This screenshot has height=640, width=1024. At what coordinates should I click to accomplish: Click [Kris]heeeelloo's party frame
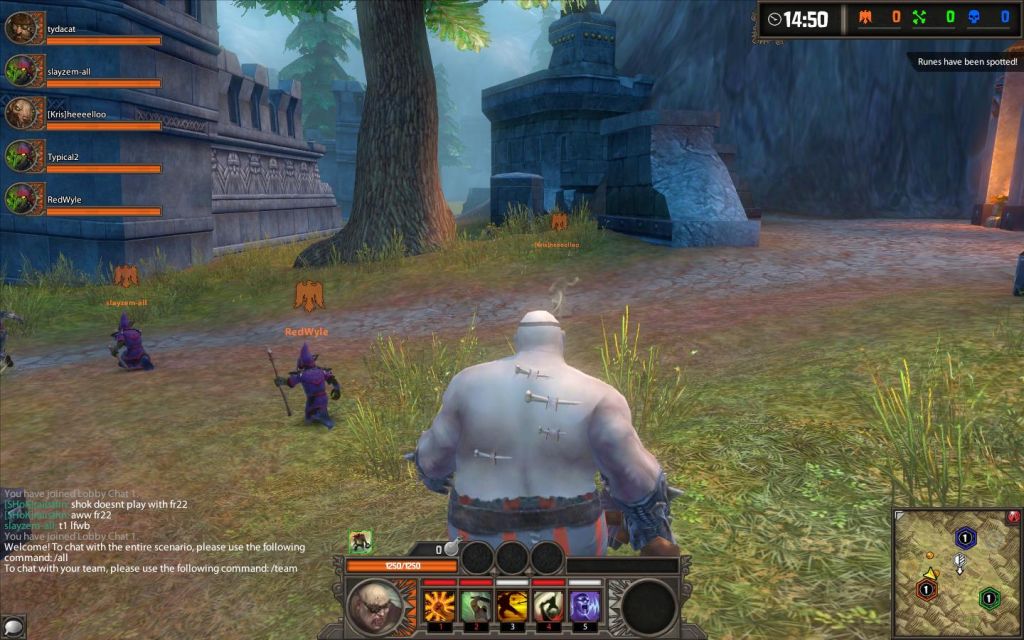pyautogui.click(x=22, y=114)
